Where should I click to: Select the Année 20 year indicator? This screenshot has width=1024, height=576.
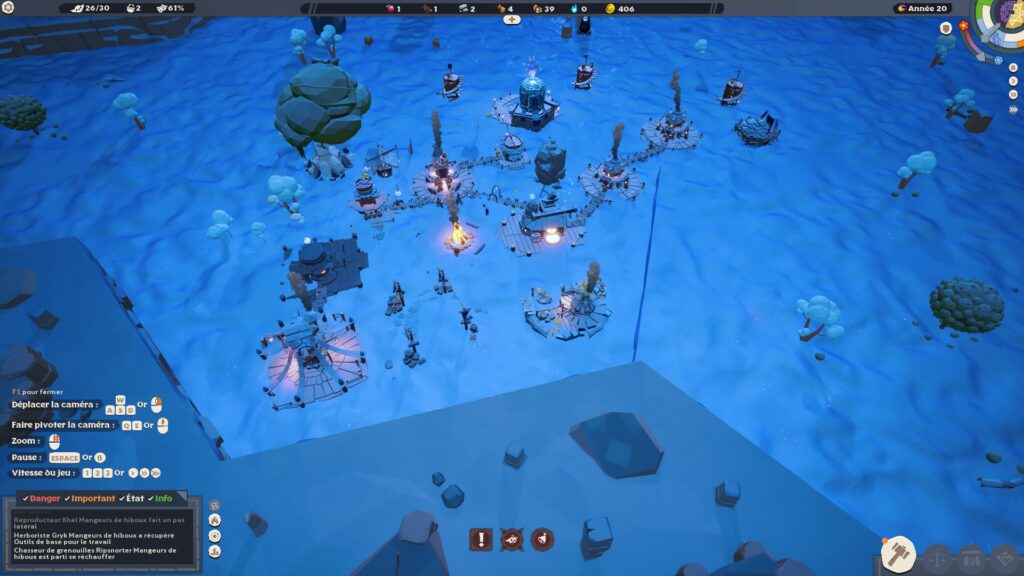(922, 8)
